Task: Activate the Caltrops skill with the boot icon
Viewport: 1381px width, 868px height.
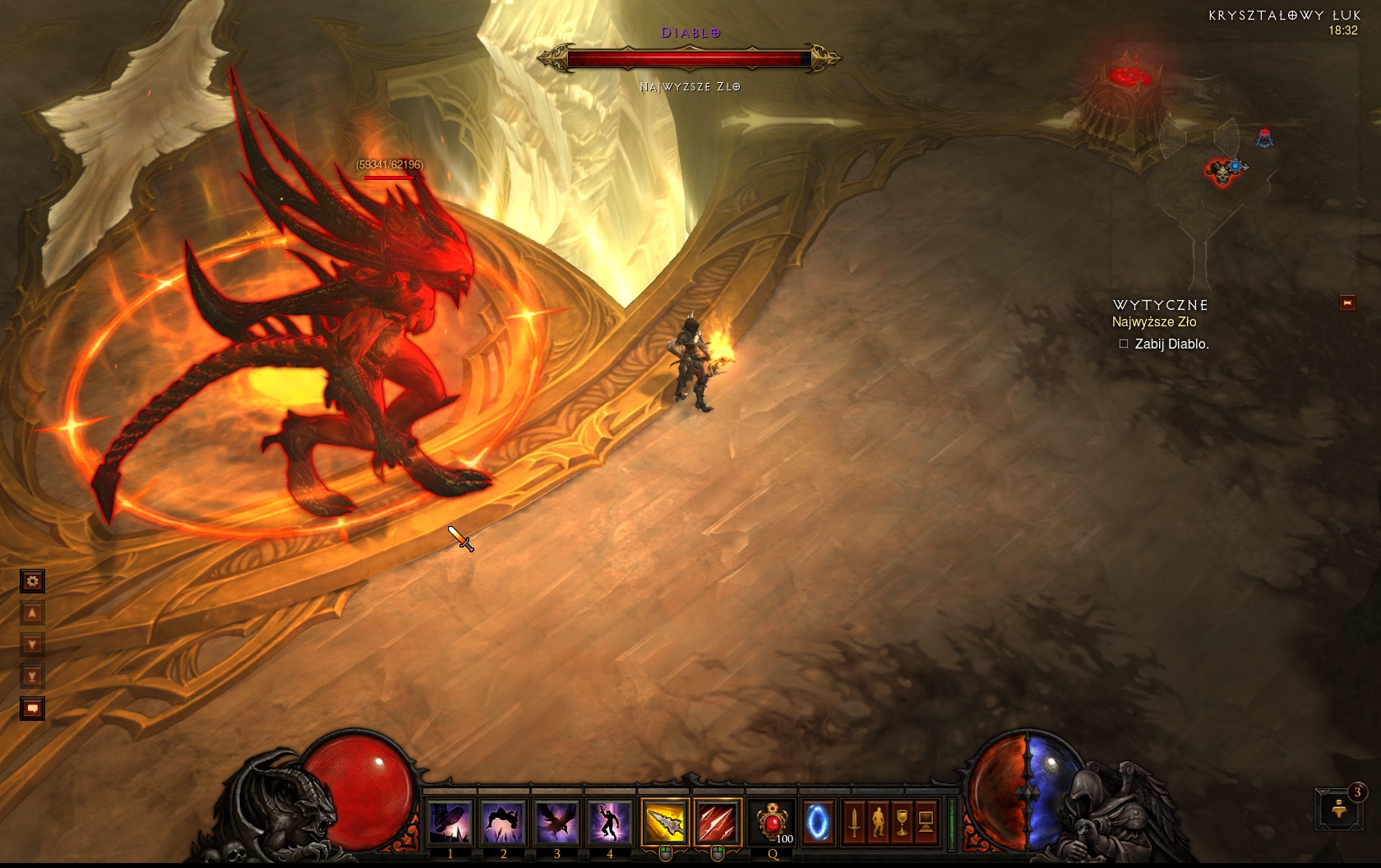Action: [450, 822]
